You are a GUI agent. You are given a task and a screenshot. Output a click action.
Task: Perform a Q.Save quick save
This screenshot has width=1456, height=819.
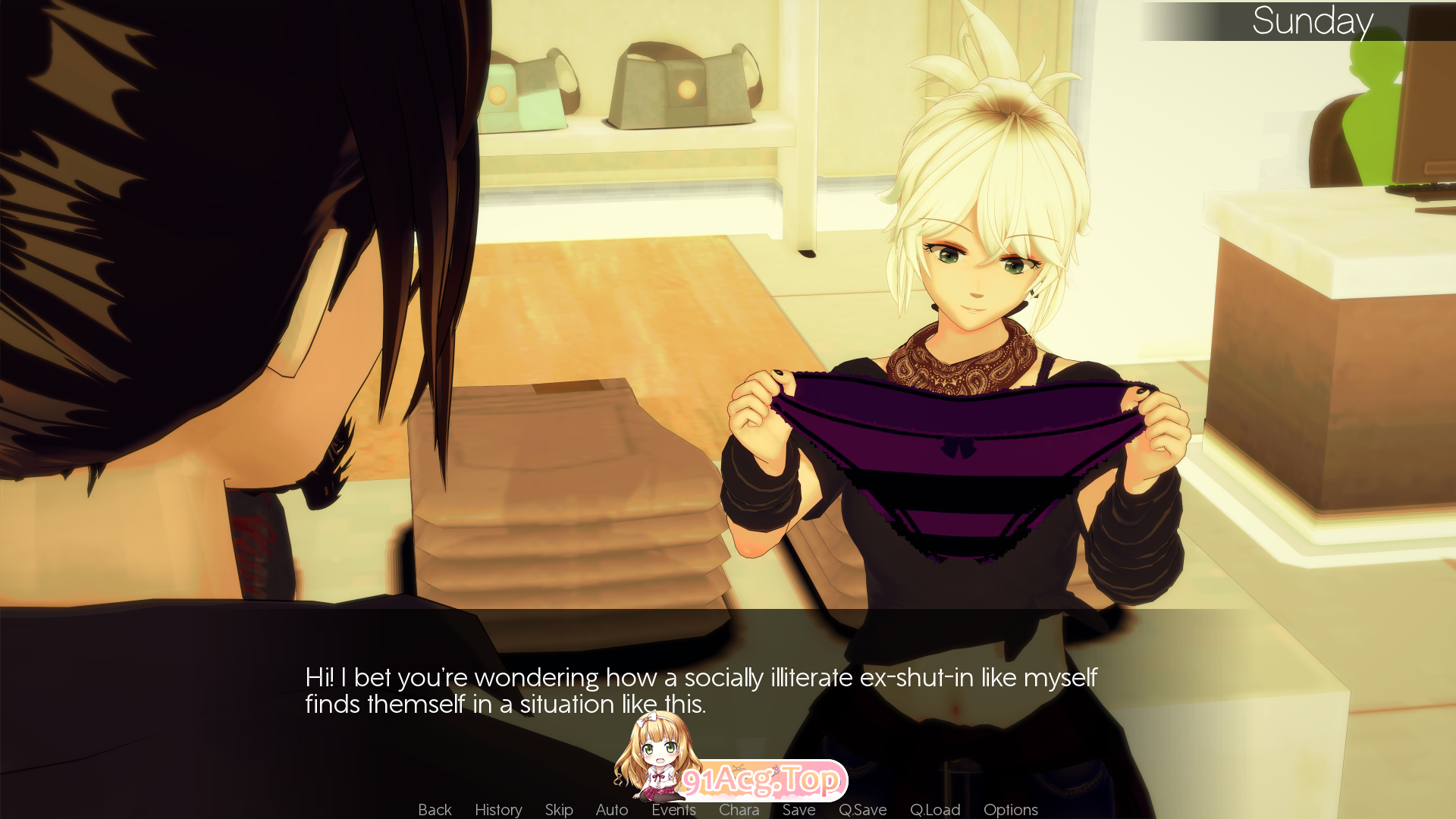(863, 809)
